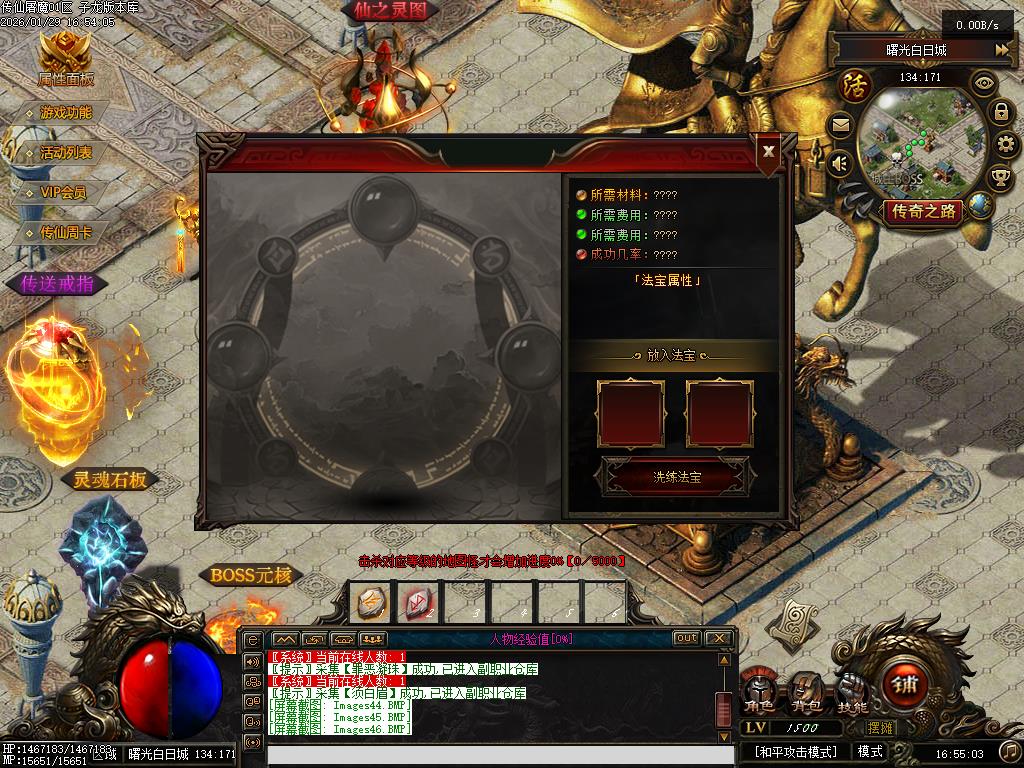Close the chat log with its X button
The height and width of the screenshot is (768, 1024).
click(x=718, y=638)
